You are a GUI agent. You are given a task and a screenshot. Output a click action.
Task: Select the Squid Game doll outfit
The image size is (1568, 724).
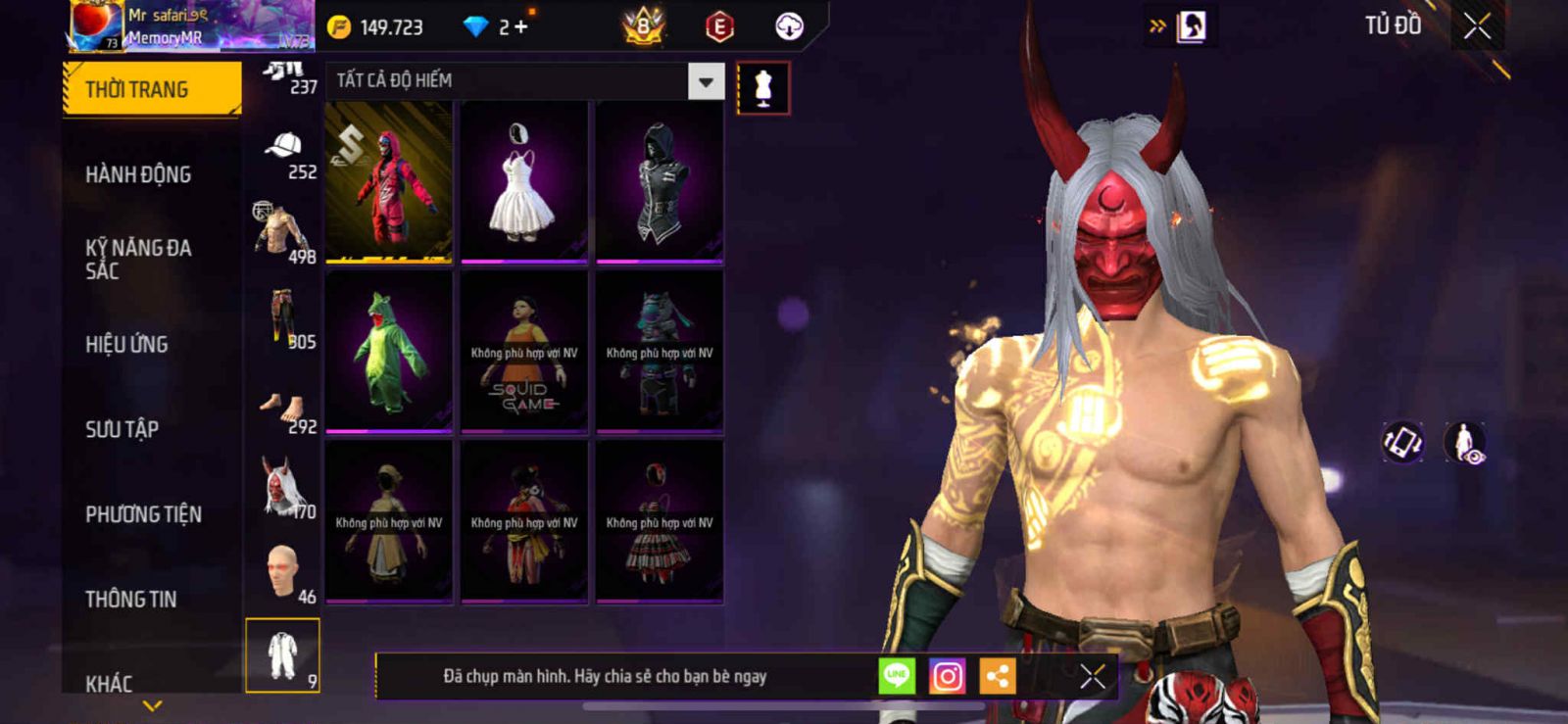(x=524, y=351)
